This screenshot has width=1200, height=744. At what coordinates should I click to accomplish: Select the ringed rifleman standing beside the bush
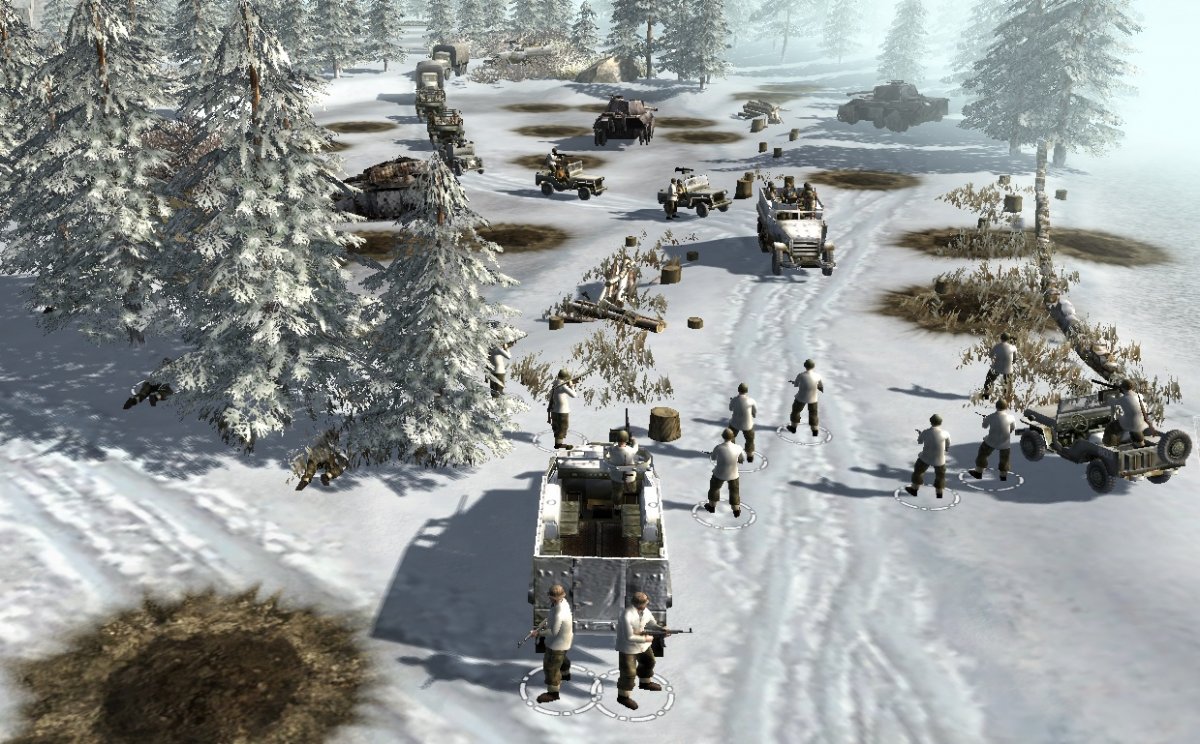[x=560, y=407]
